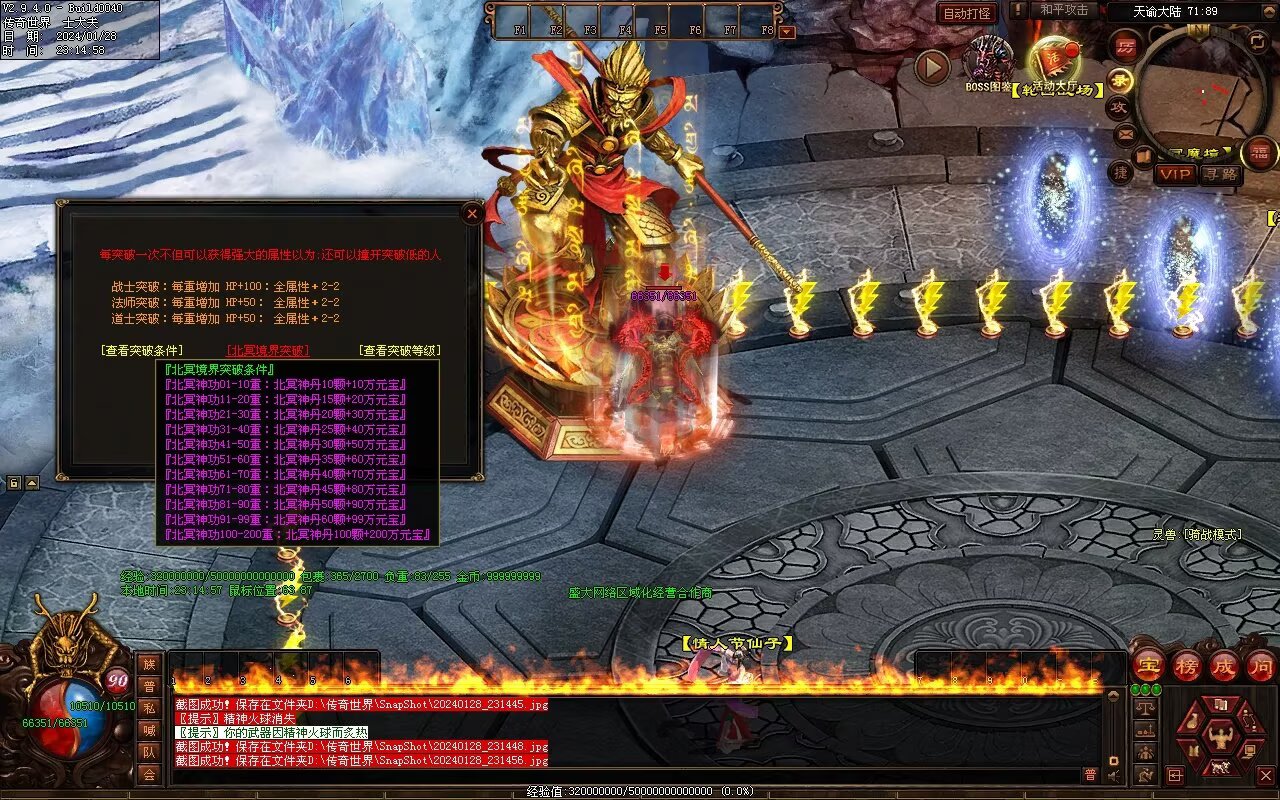Image resolution: width=1280 pixels, height=800 pixels.
Task: Open the 榜 ranking button
Action: (x=1186, y=666)
